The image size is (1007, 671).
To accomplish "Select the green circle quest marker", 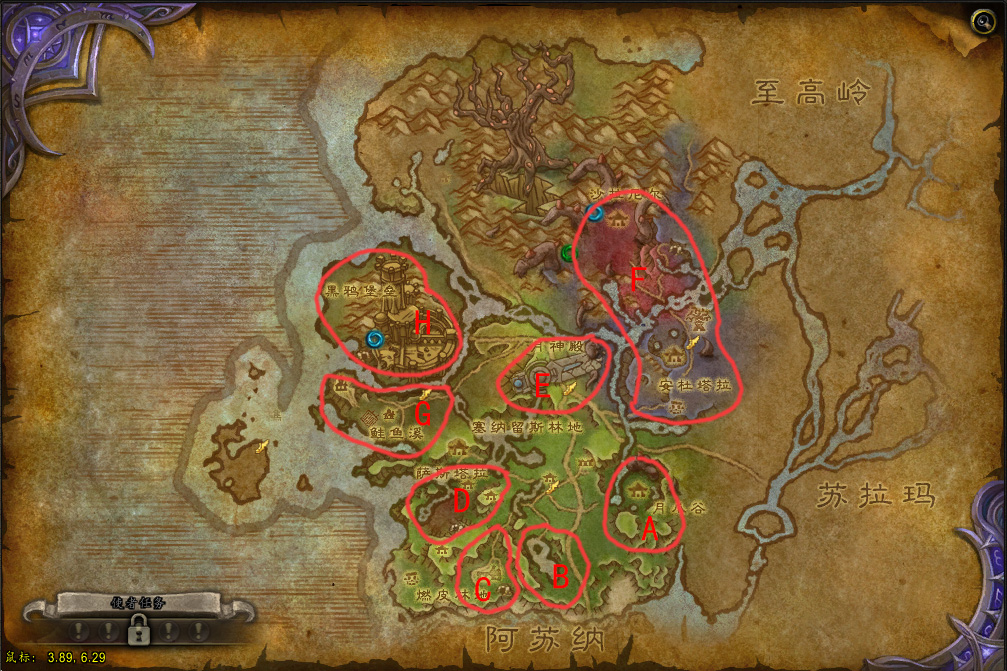I will click(x=568, y=253).
